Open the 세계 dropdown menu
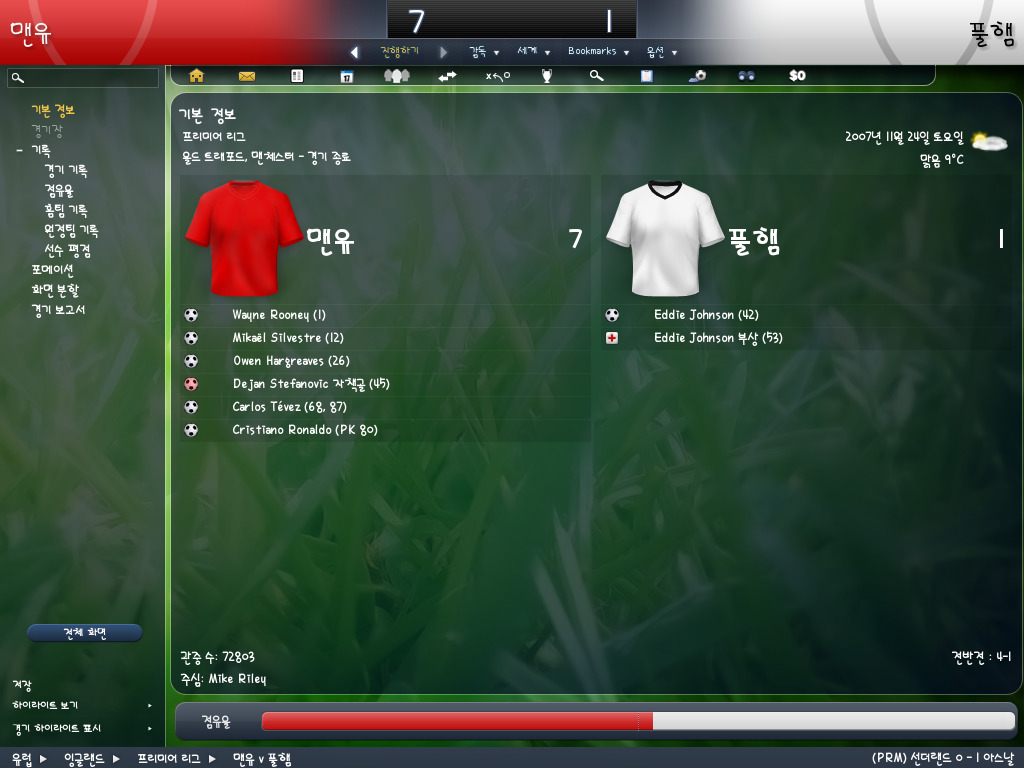 [x=534, y=51]
